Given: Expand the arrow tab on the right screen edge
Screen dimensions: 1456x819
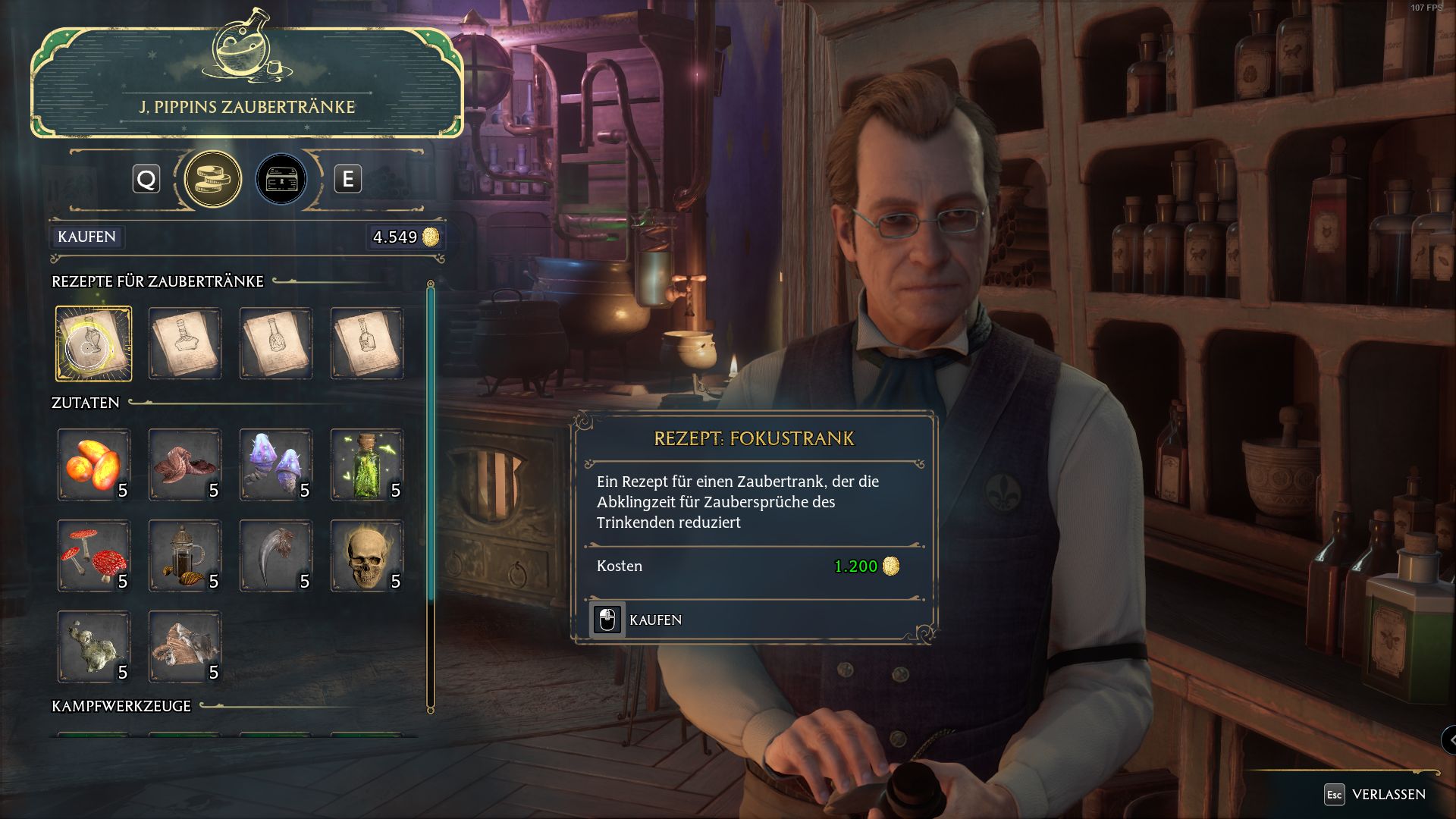Looking at the screenshot, I should (x=1449, y=739).
